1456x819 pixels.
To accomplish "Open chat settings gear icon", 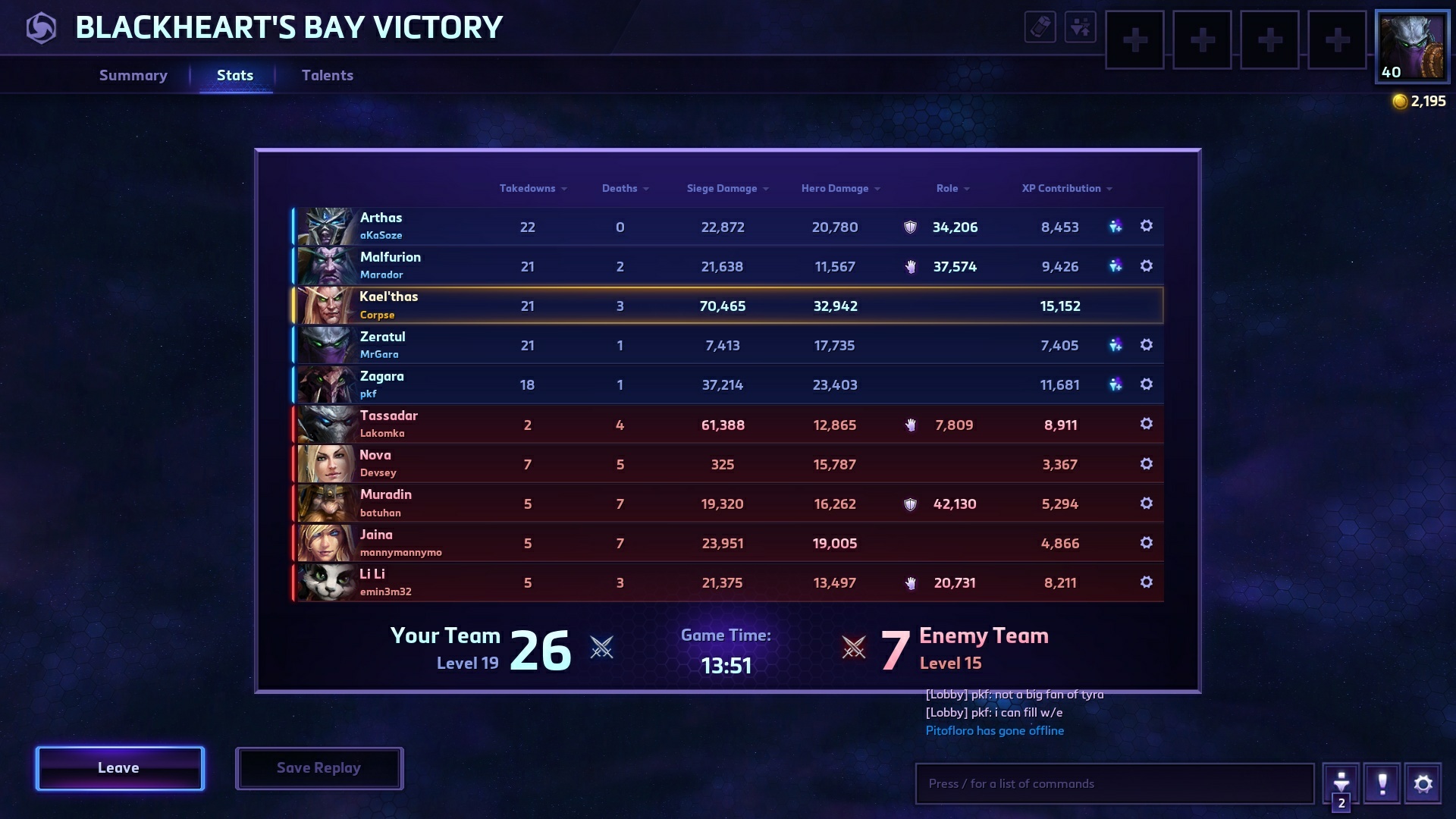I will coord(1423,783).
